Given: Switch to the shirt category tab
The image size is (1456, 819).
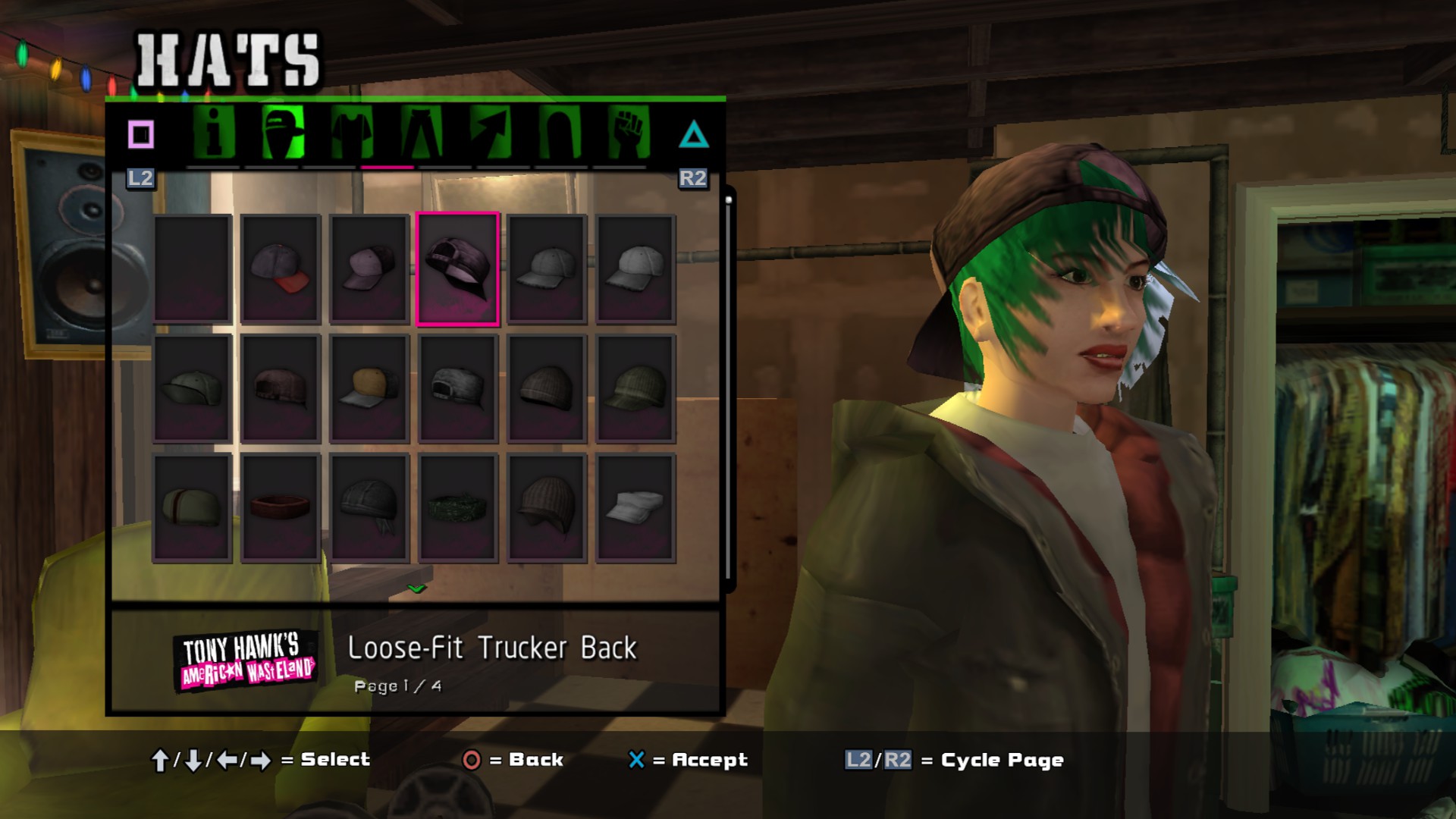Looking at the screenshot, I should (x=352, y=134).
